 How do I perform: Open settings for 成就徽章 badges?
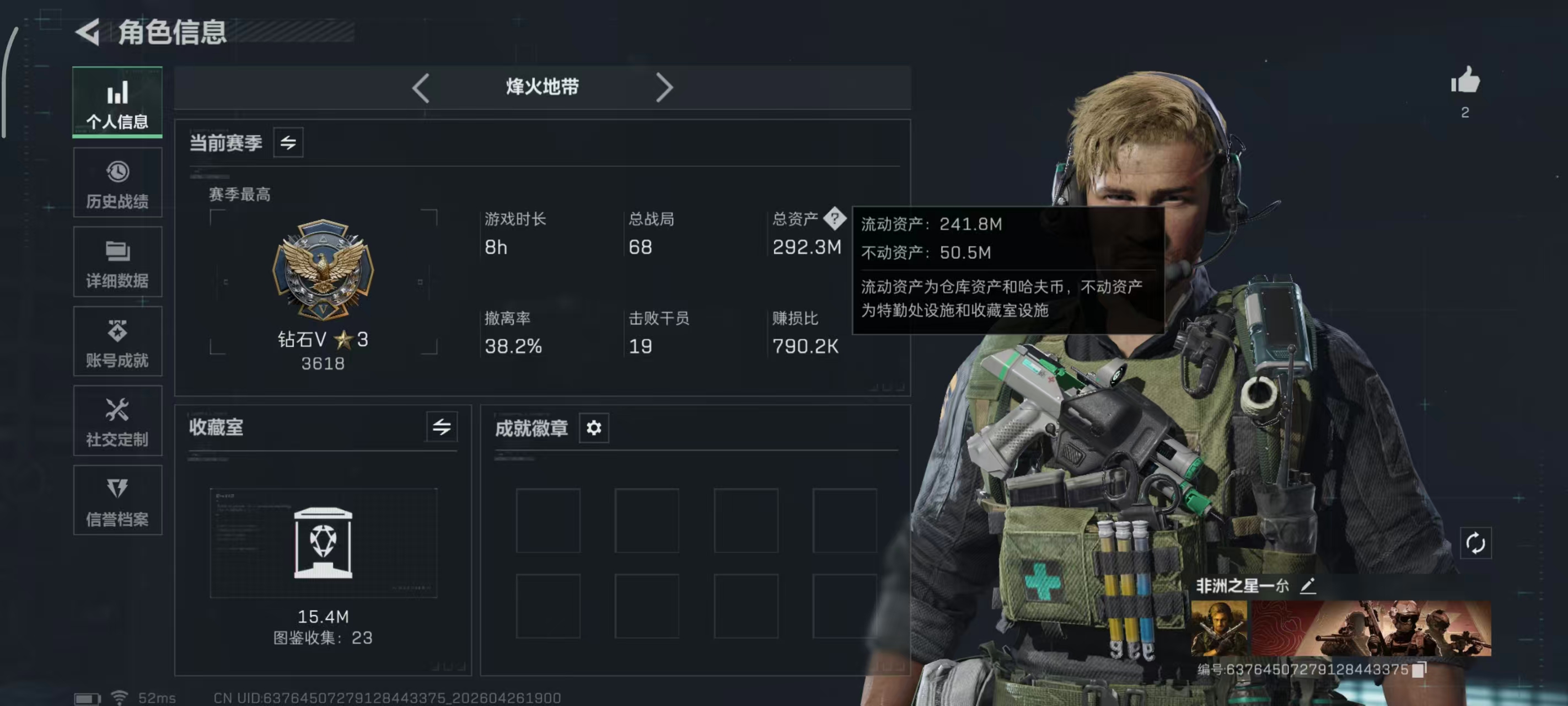click(x=593, y=428)
